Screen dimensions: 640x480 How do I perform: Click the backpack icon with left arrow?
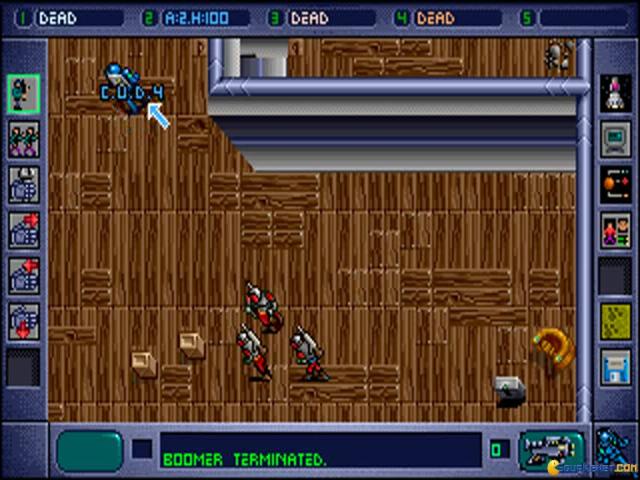click(x=23, y=275)
